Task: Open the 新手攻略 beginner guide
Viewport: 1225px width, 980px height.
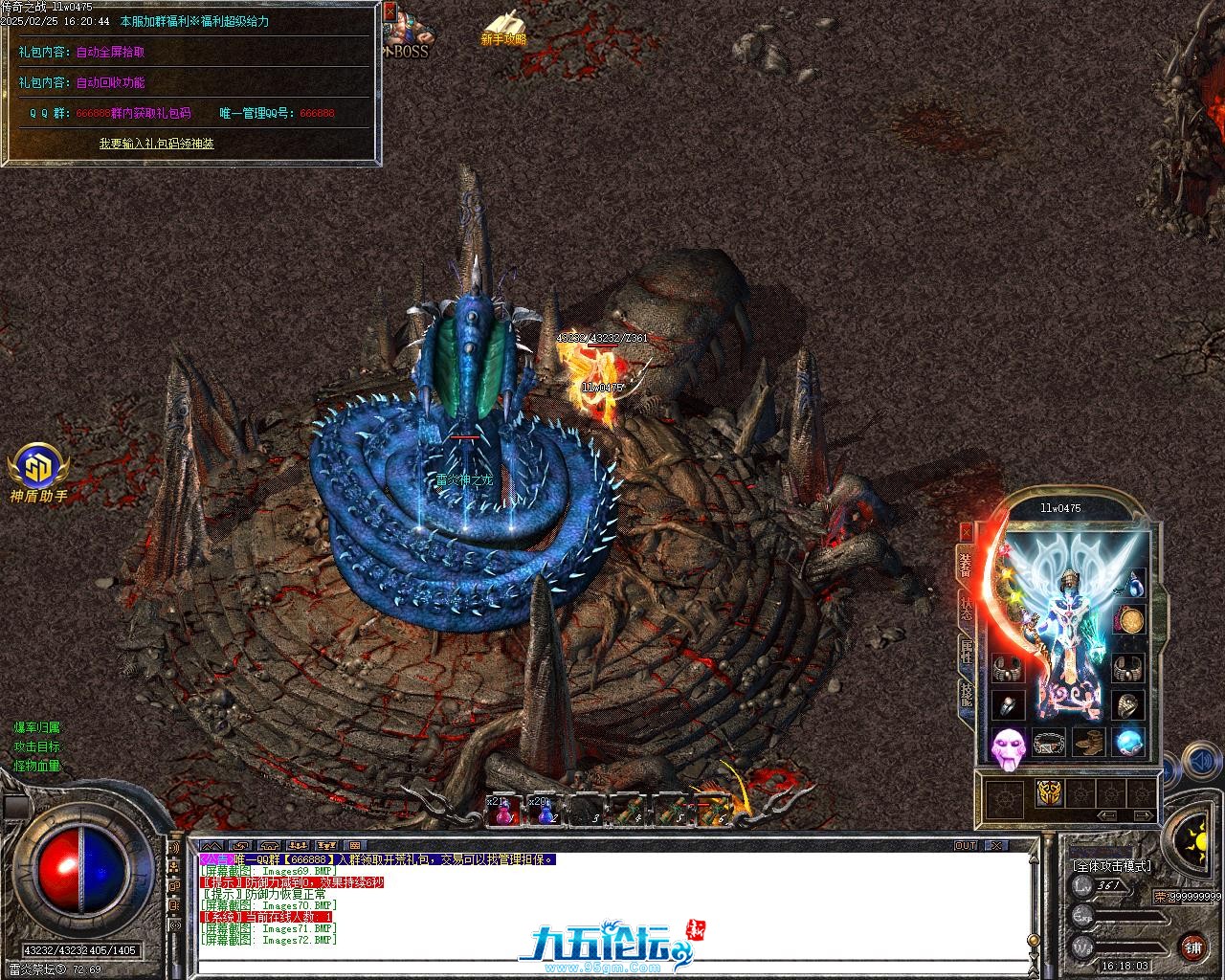Action: pos(503,29)
